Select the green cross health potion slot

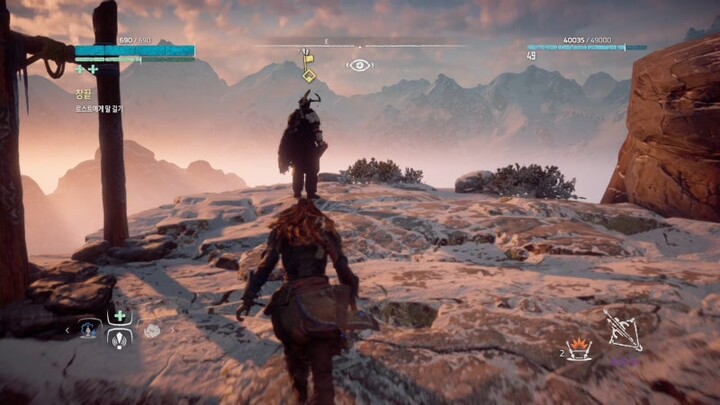tap(120, 316)
